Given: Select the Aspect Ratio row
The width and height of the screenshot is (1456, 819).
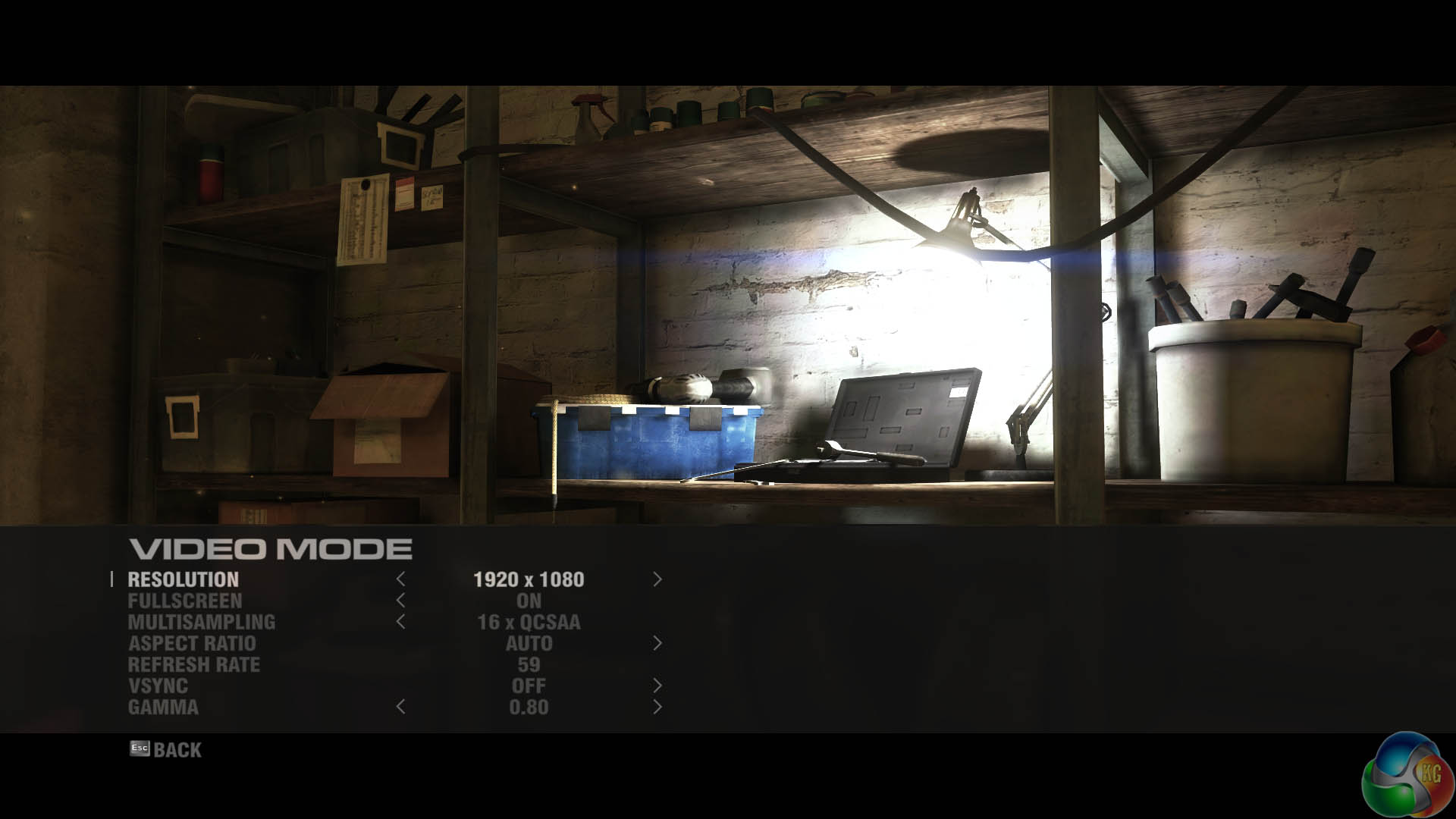Looking at the screenshot, I should [x=192, y=644].
